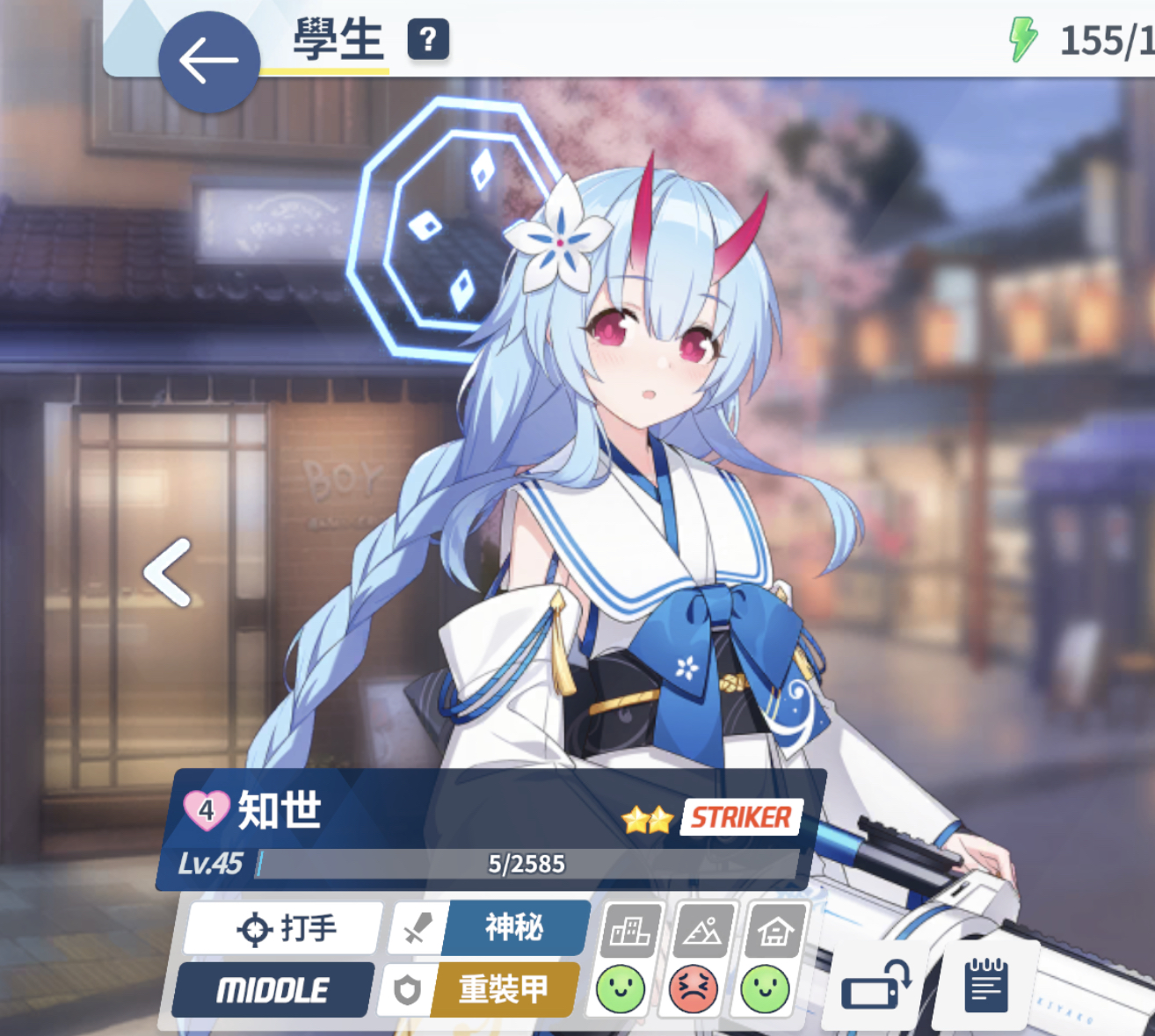Click the screen rotation icon

pyautogui.click(x=876, y=986)
